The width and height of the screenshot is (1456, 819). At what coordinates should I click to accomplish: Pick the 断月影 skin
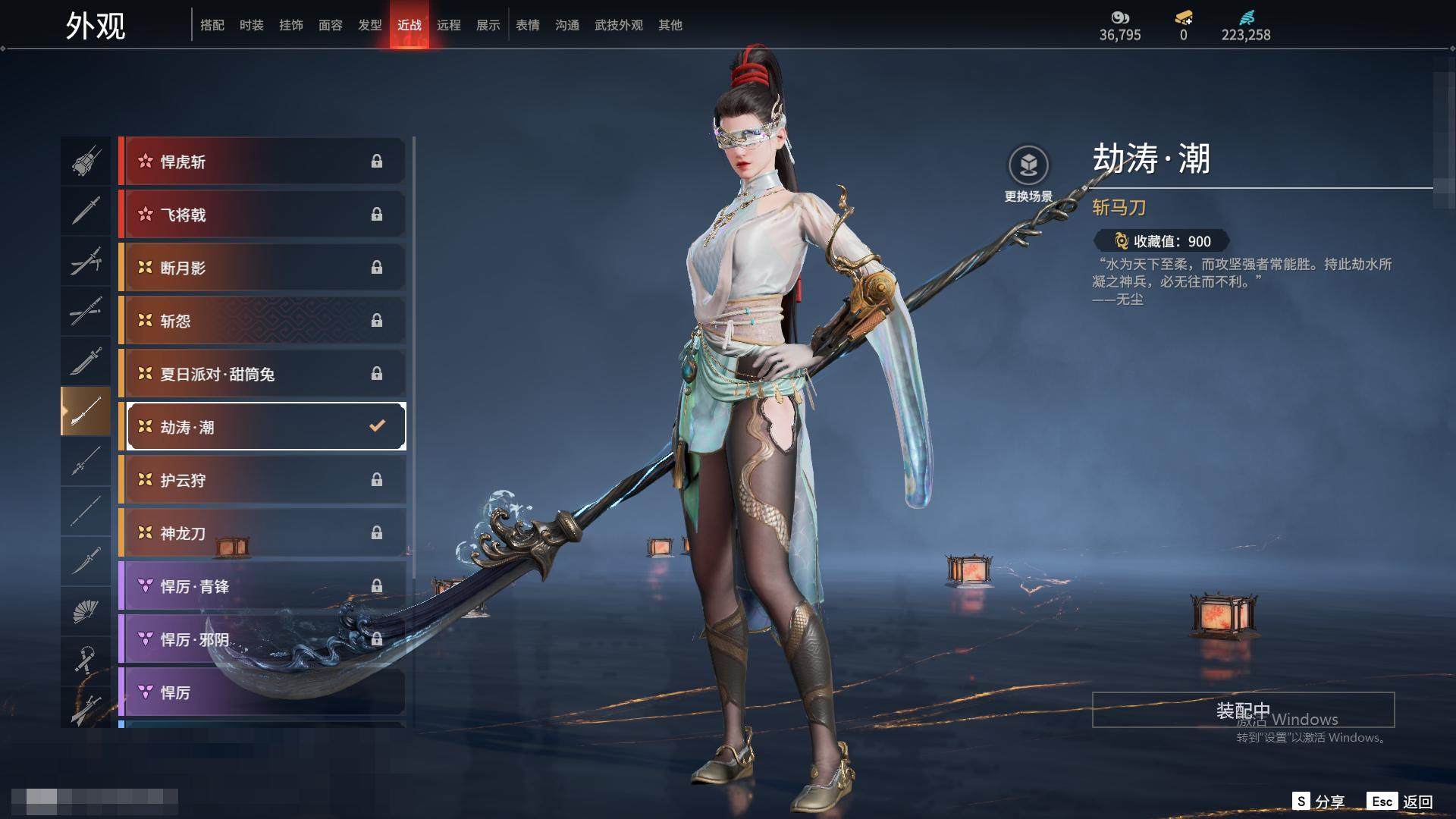[262, 268]
